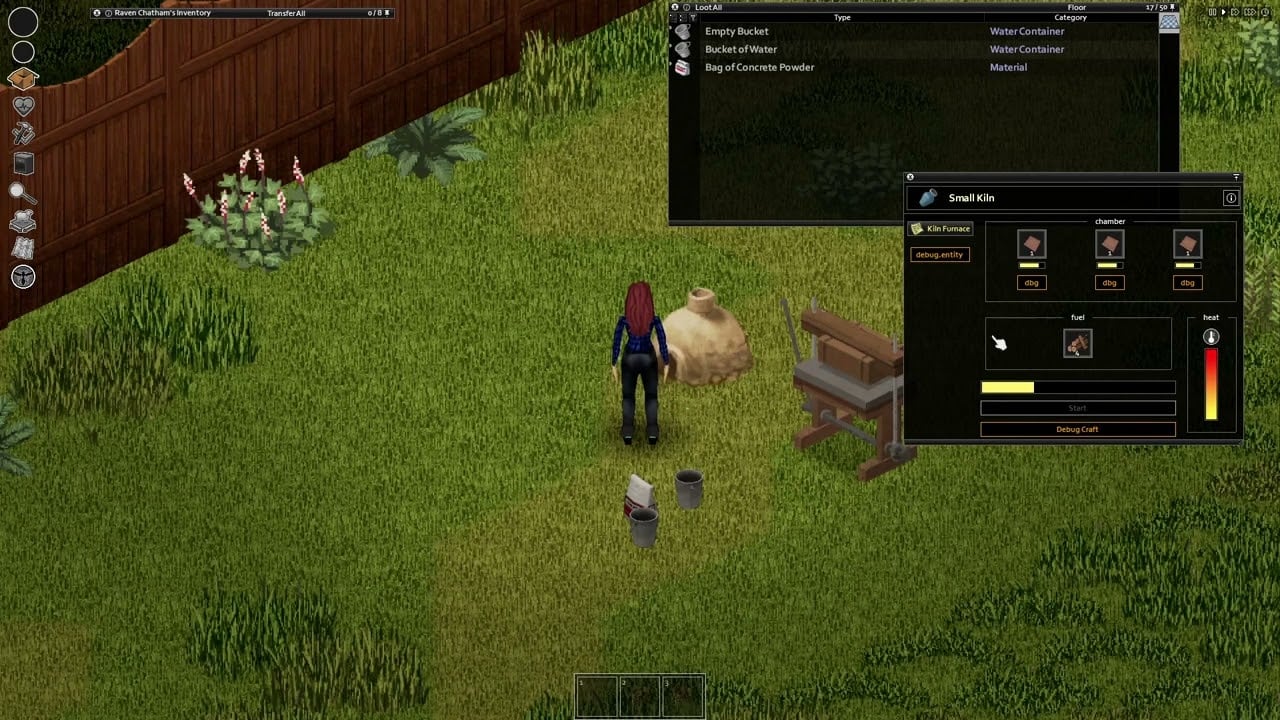
Task: Click the wood fuel item in kiln fuel slot
Action: (1077, 343)
